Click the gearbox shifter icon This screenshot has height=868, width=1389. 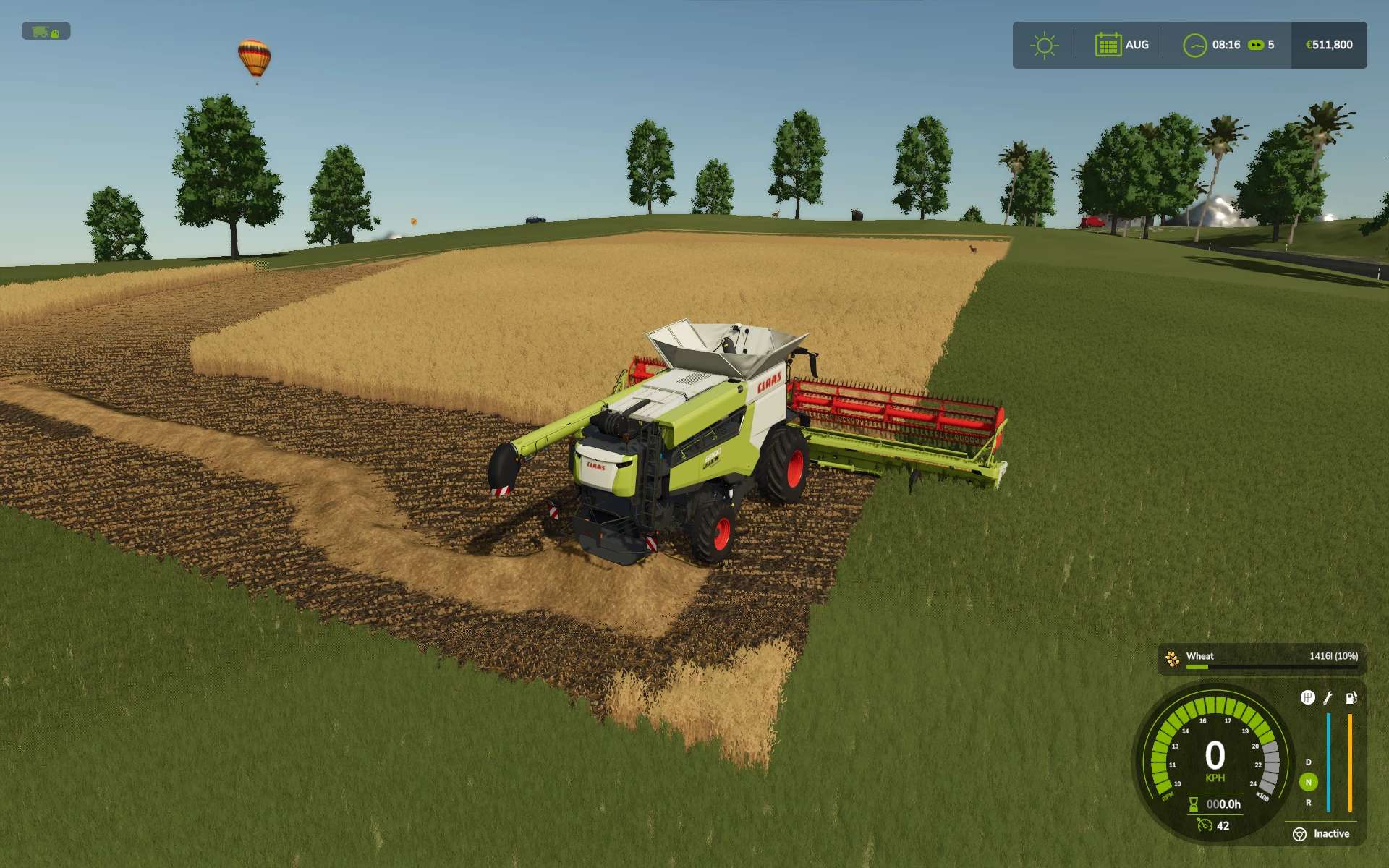(x=1307, y=697)
